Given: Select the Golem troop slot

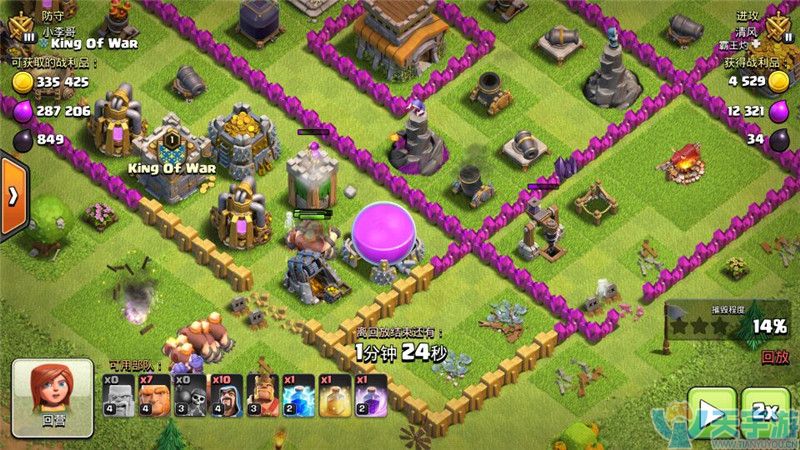Looking at the screenshot, I should point(120,396).
